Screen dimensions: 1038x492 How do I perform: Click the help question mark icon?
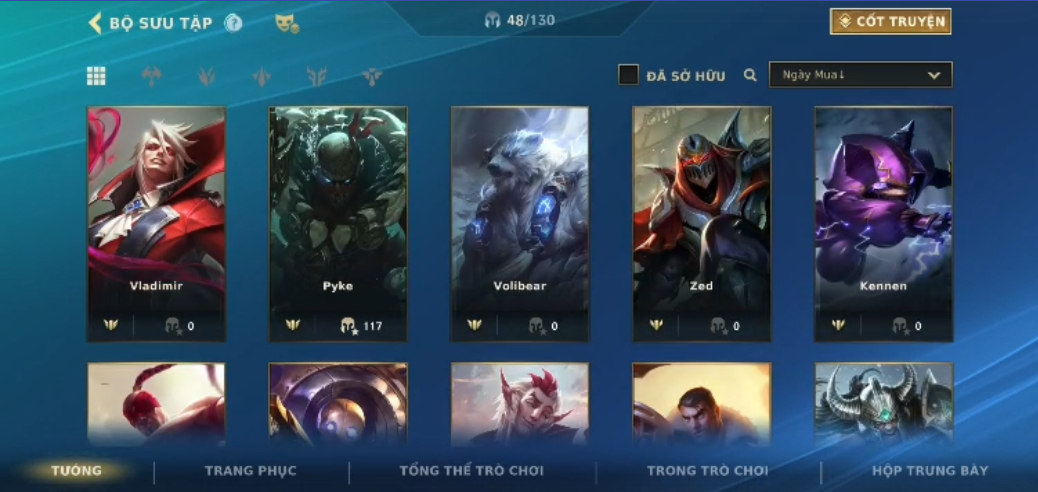click(x=233, y=23)
